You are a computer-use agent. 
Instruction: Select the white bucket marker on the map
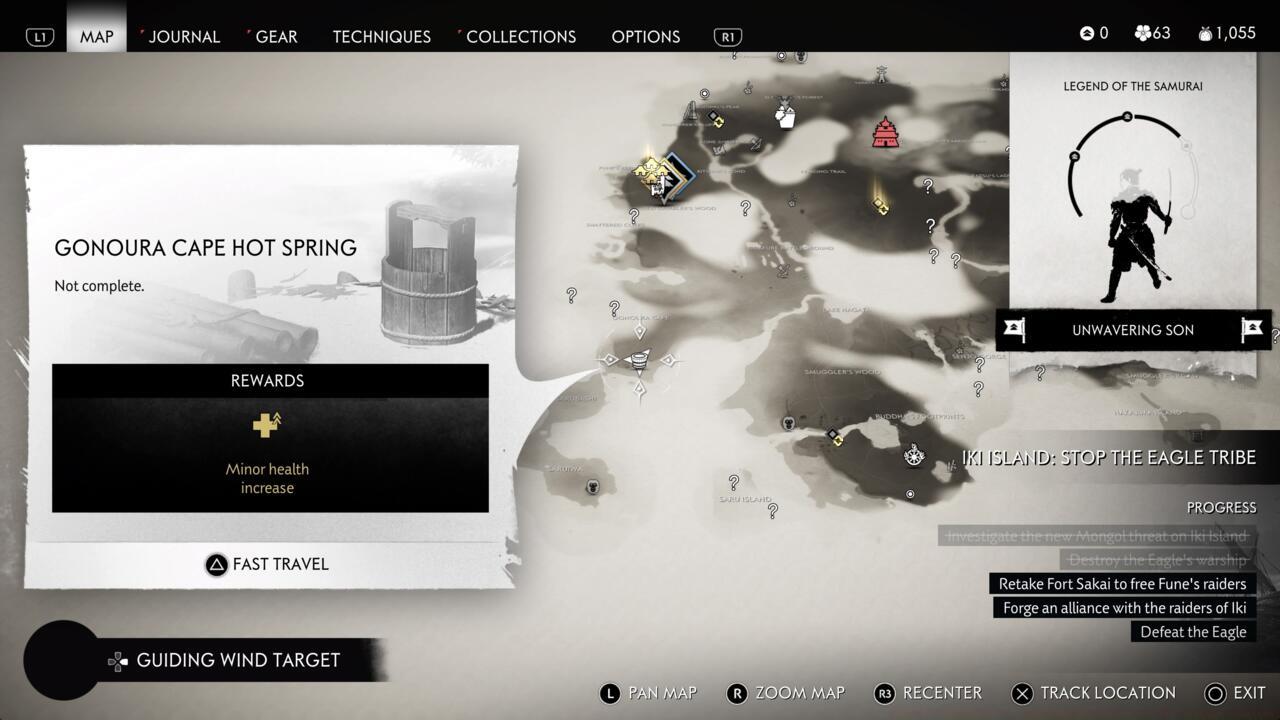(785, 117)
